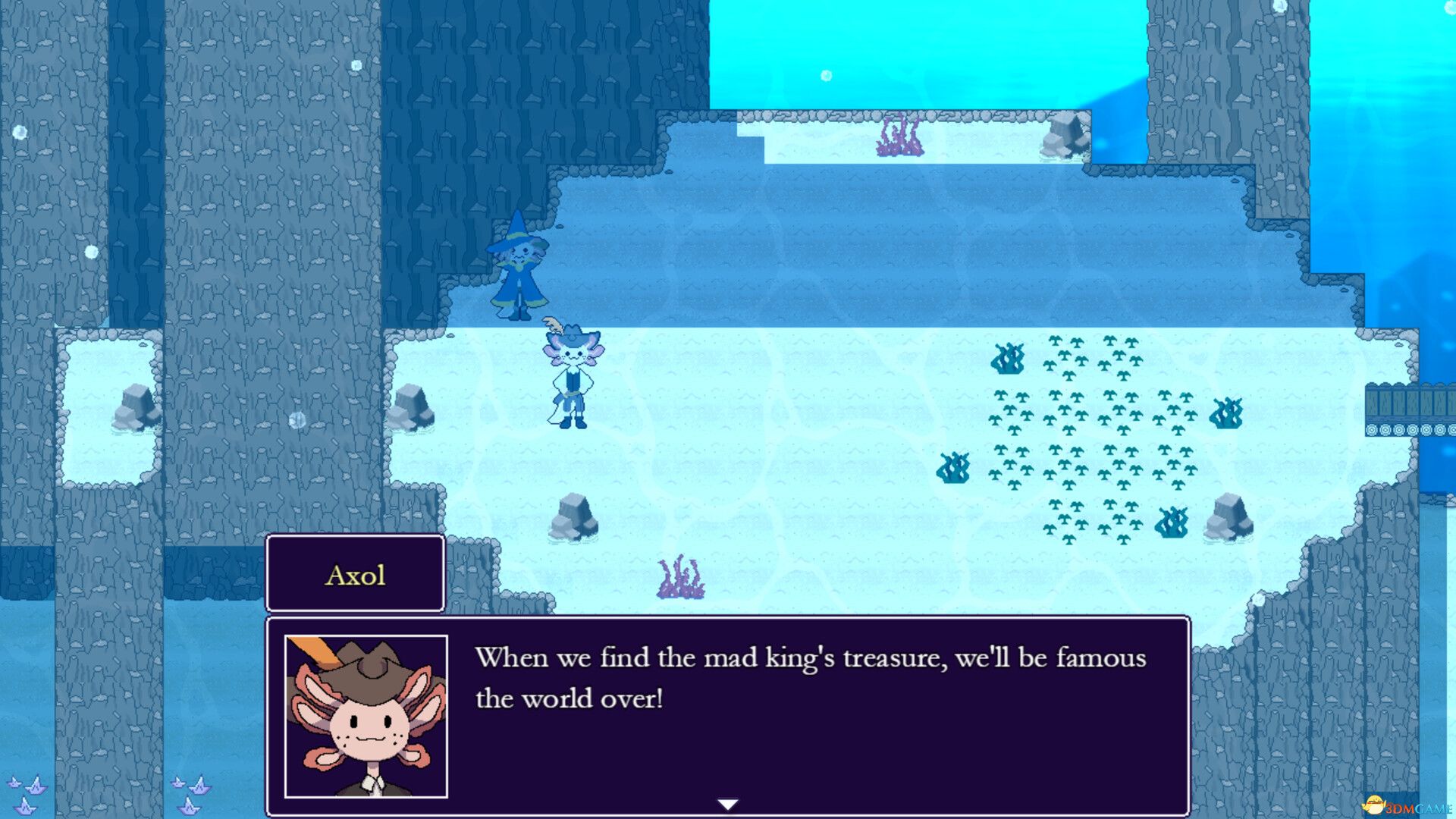Viewport: 1456px width, 819px height.
Task: Click the rising bubble near the top center
Action: click(x=824, y=76)
